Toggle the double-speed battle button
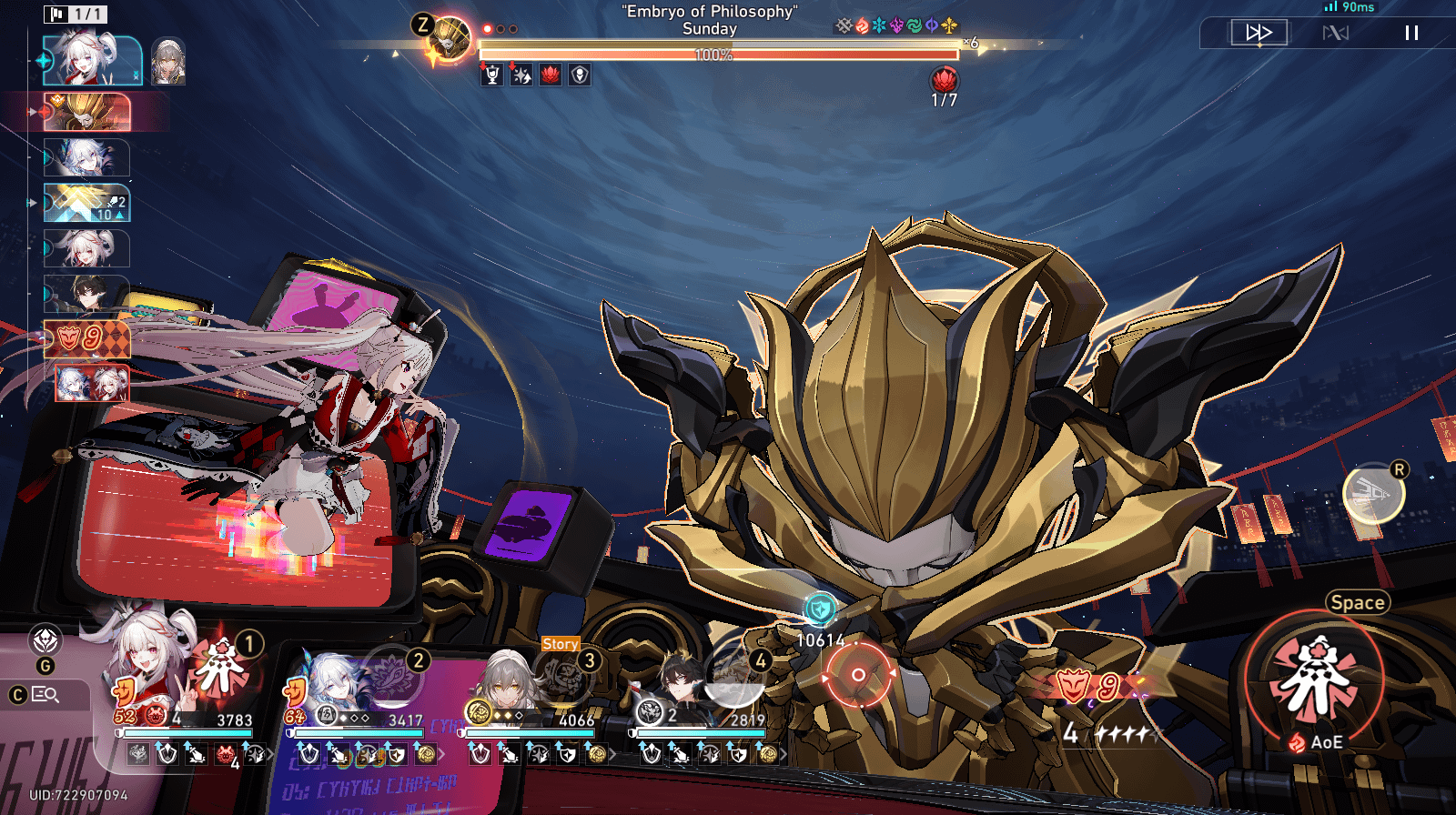The width and height of the screenshot is (1456, 815). tap(1259, 33)
